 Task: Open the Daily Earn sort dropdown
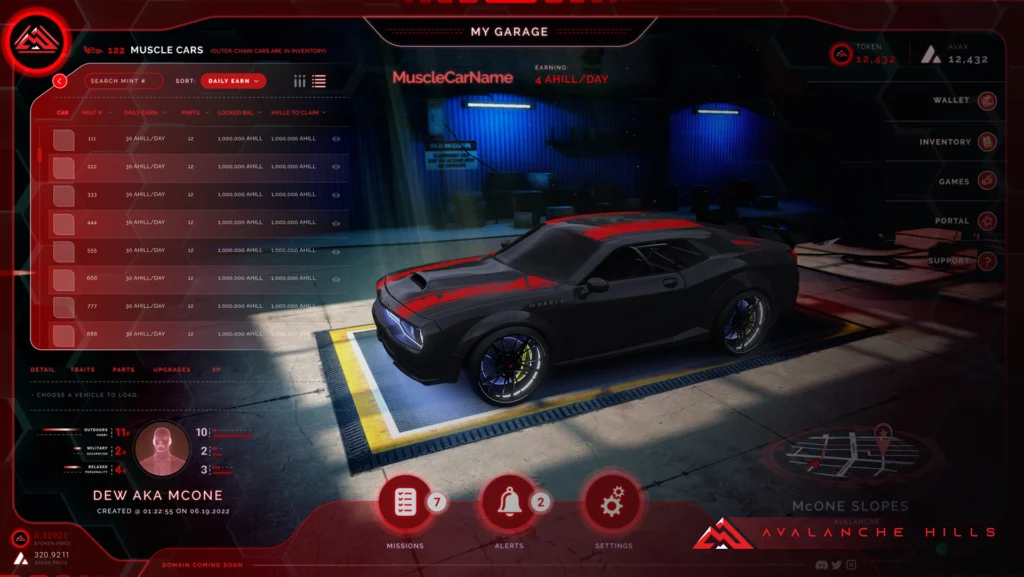(x=233, y=81)
